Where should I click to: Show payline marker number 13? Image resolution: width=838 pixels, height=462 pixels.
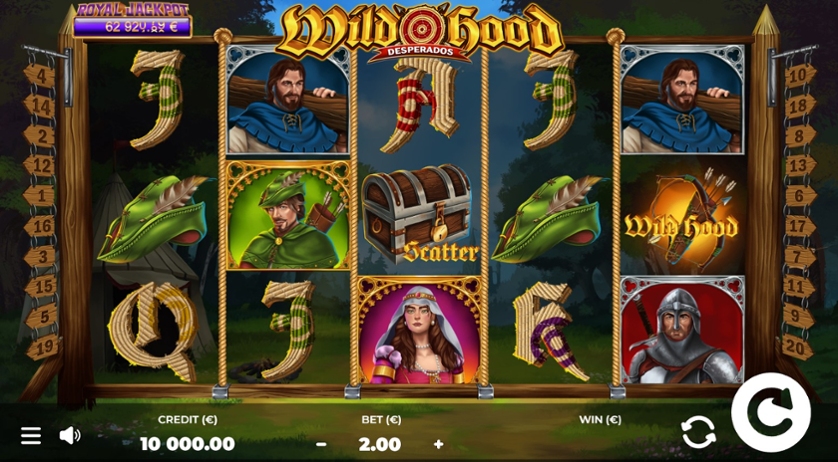tap(800, 166)
